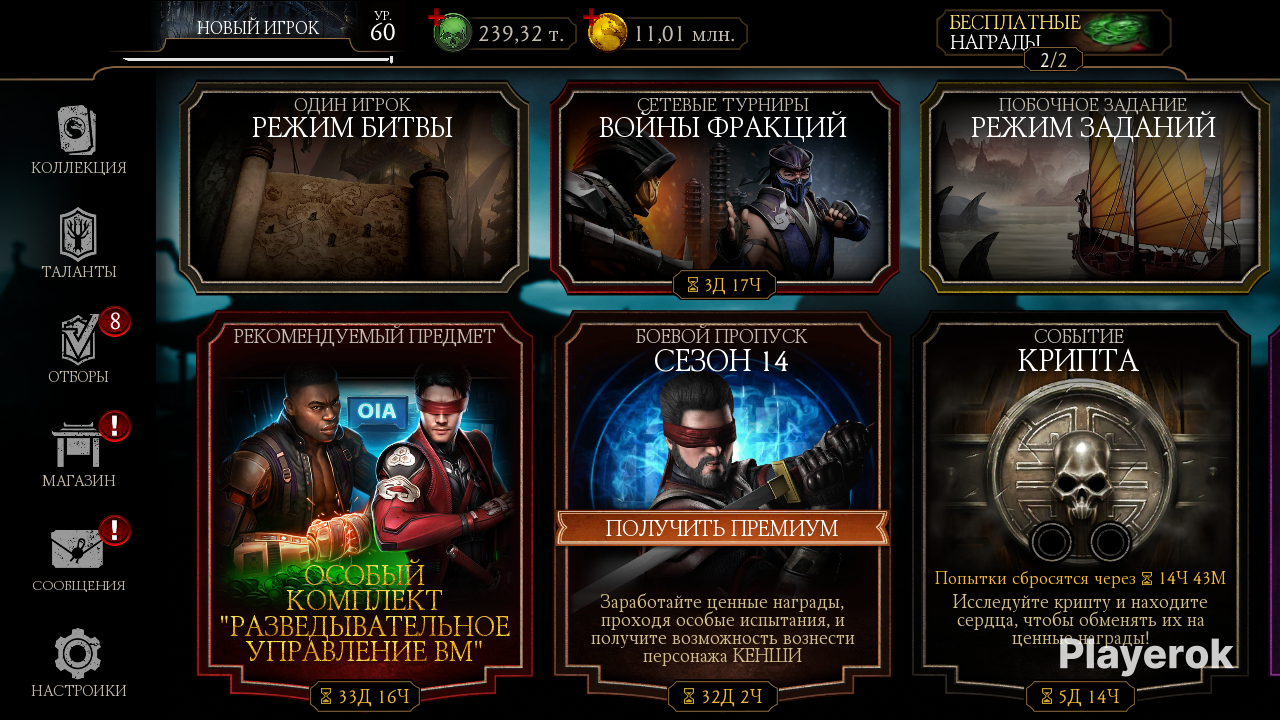
Task: Open the Сезон 14 battle pass card
Action: coord(722,420)
